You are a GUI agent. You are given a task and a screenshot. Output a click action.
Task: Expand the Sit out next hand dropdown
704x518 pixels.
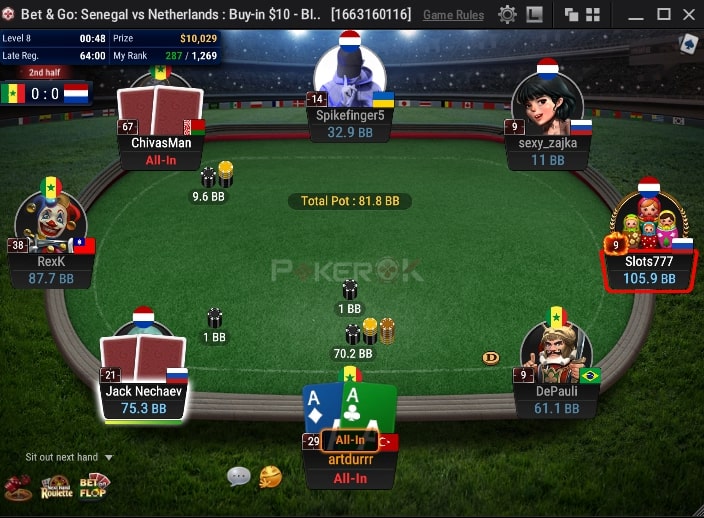[109, 457]
